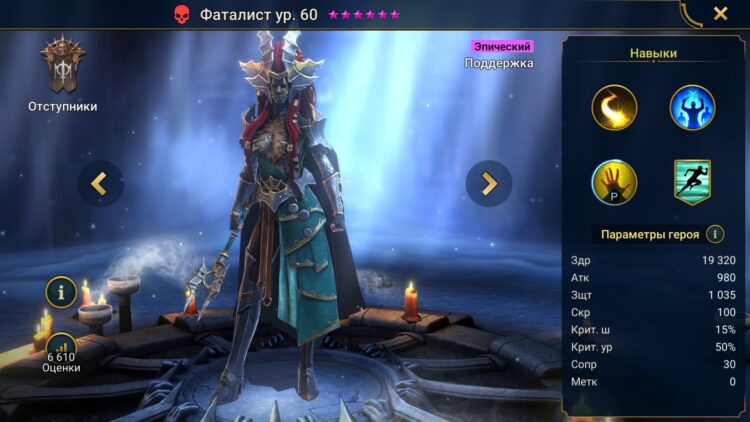Show the next champion with right arrow
Image resolution: width=750 pixels, height=422 pixels.
click(x=489, y=183)
